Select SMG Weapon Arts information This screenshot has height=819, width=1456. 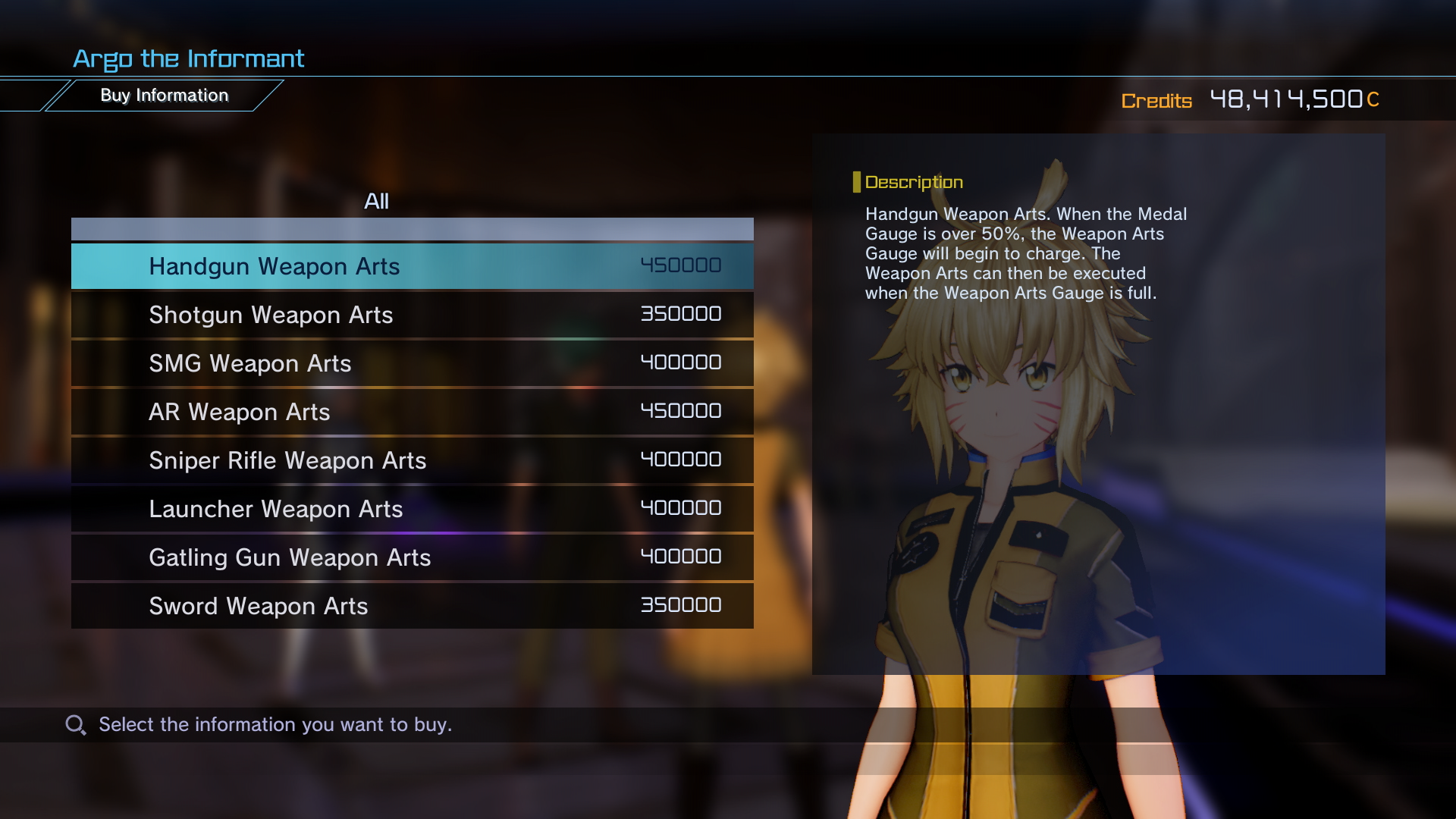250,363
